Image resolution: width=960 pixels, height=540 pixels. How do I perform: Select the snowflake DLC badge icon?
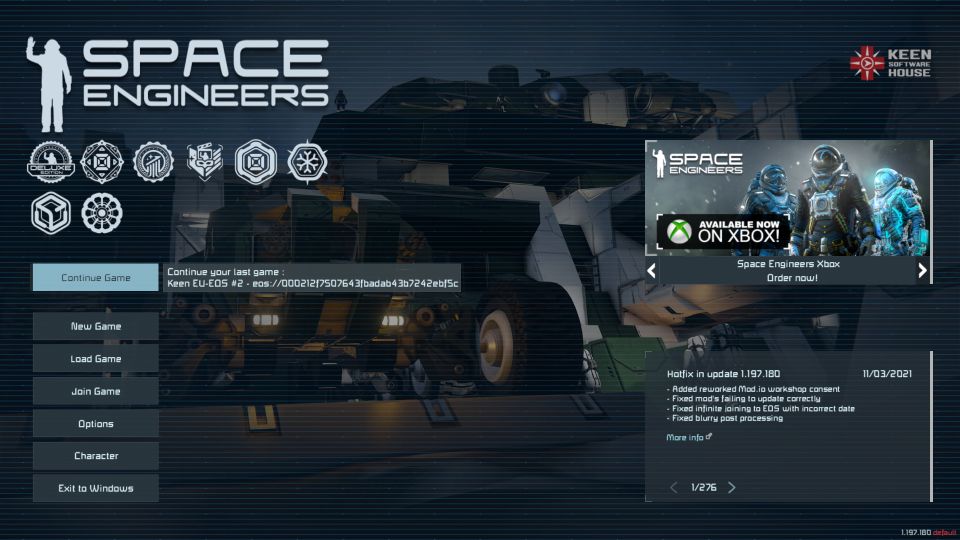coord(306,161)
